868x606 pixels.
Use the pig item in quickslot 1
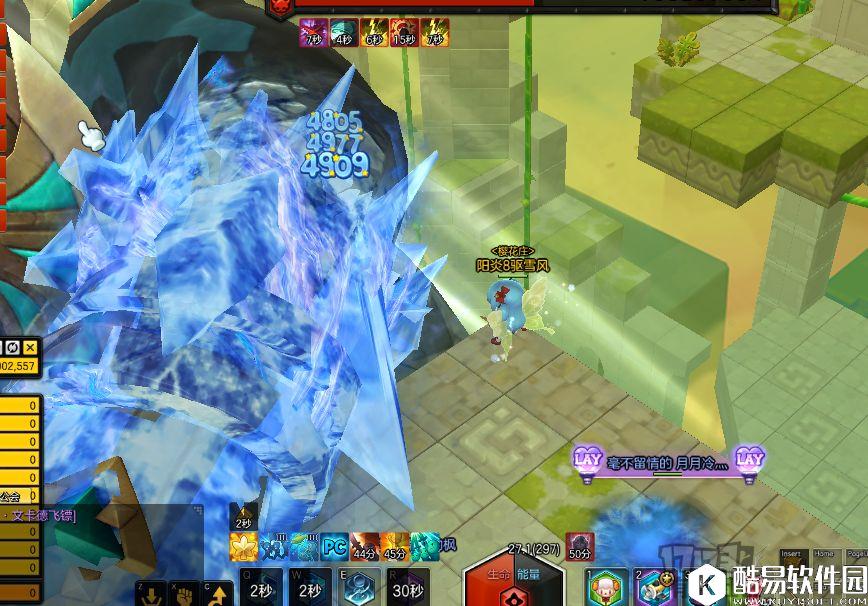pyautogui.click(x=603, y=589)
